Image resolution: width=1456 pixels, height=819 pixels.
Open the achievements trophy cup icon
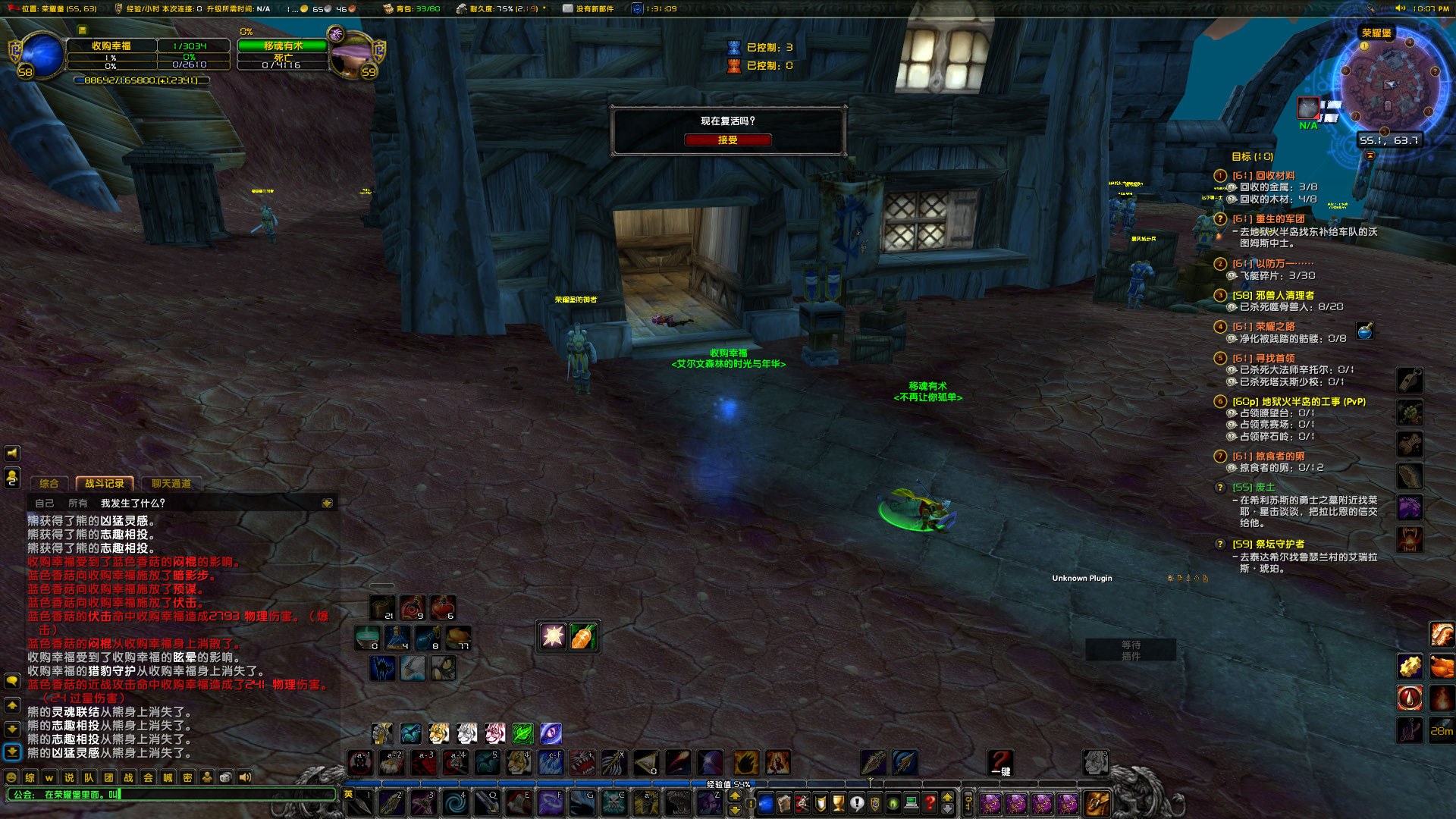839,805
